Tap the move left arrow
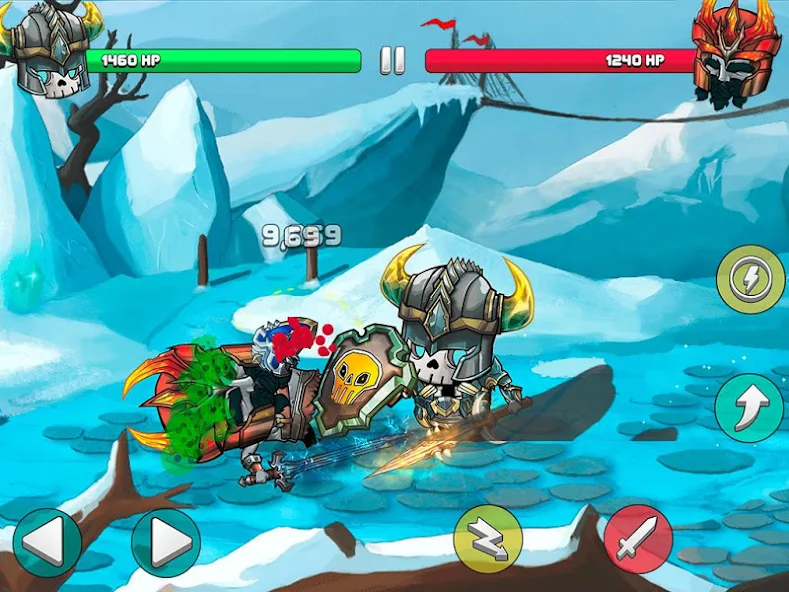 click(x=47, y=543)
